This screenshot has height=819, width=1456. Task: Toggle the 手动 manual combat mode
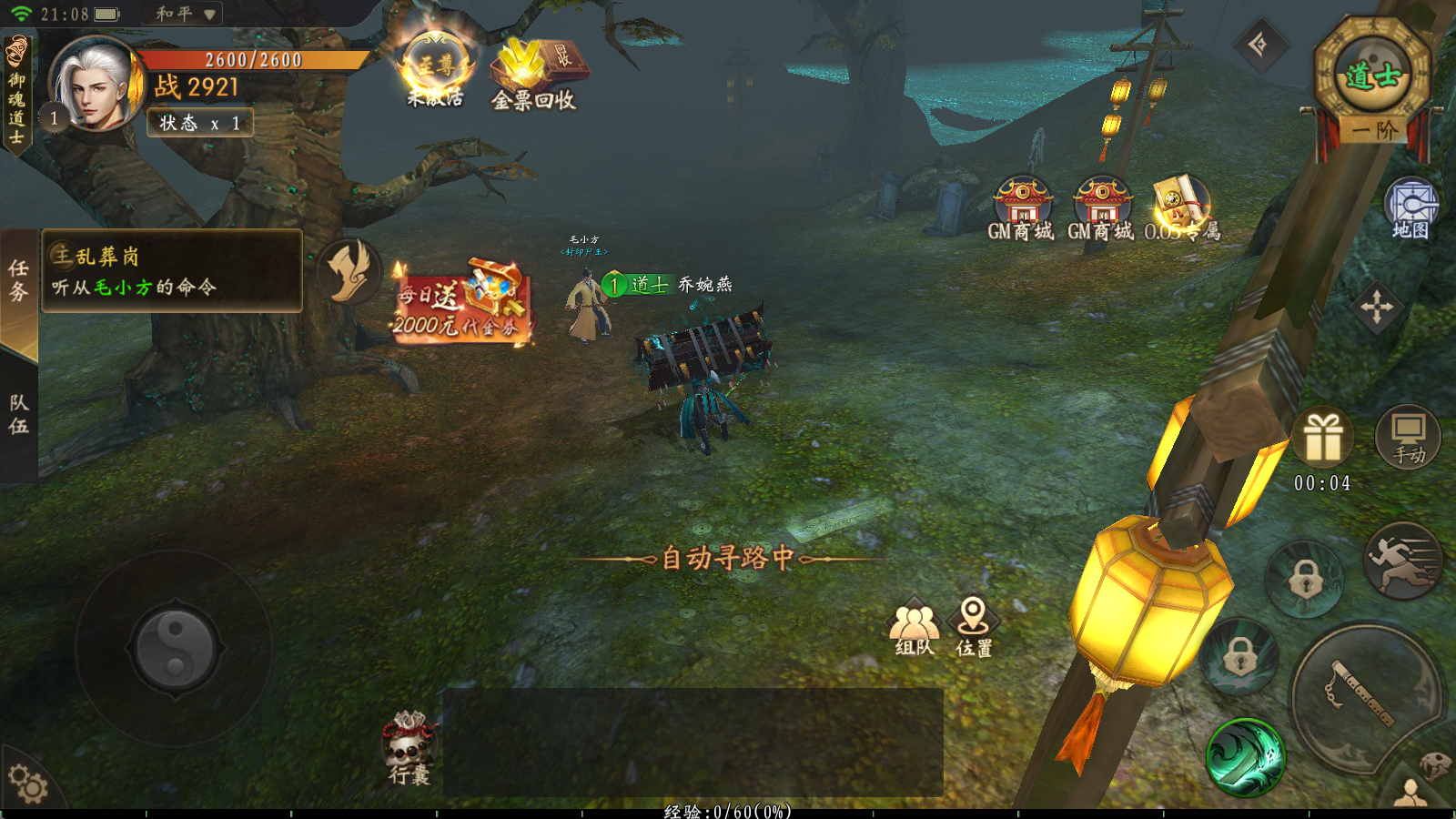(x=1409, y=437)
